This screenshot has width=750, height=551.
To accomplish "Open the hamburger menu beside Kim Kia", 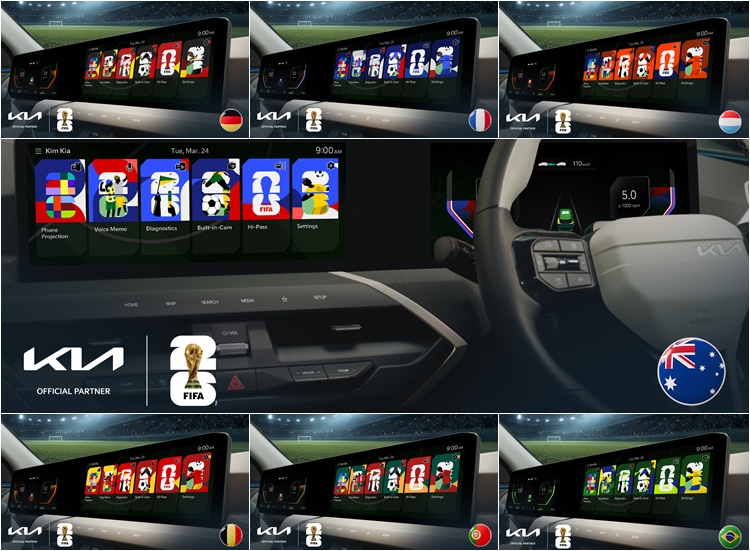I will [x=38, y=150].
